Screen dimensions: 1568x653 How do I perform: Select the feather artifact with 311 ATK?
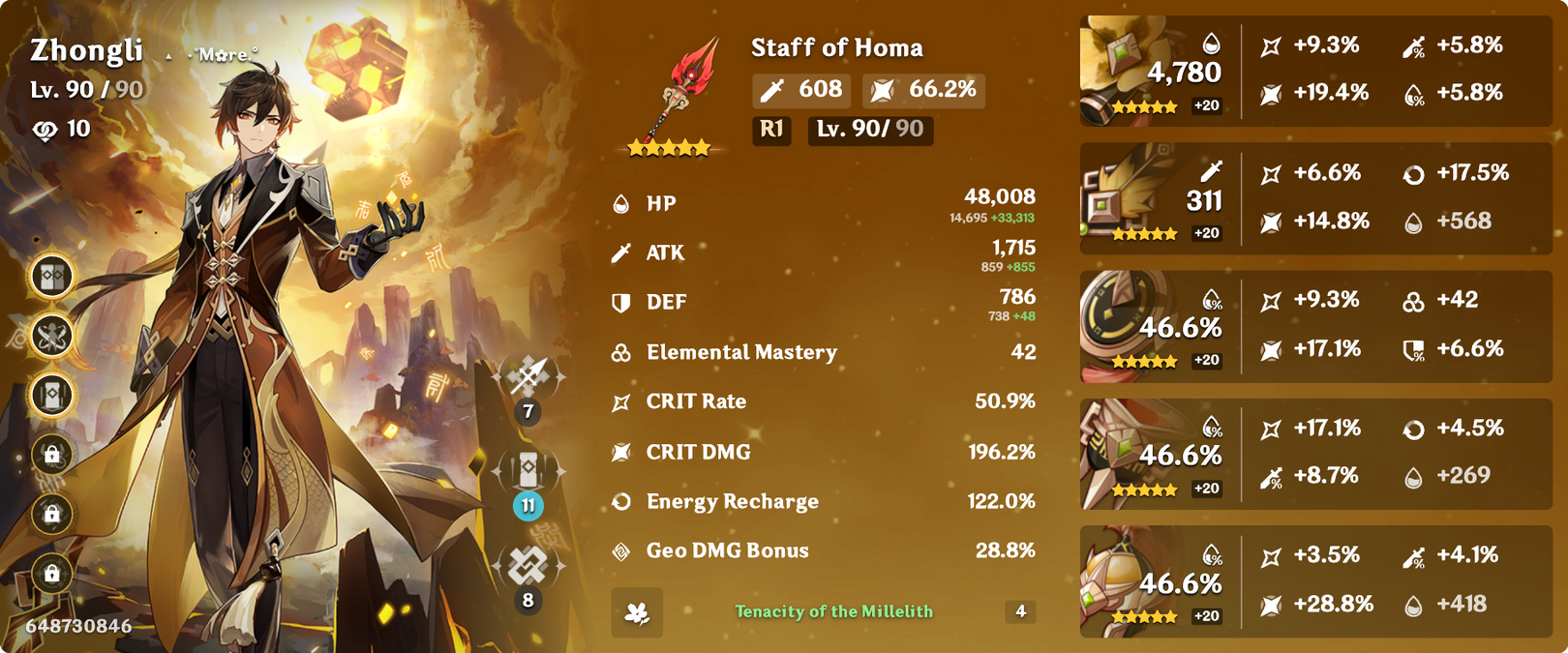pos(1123,197)
